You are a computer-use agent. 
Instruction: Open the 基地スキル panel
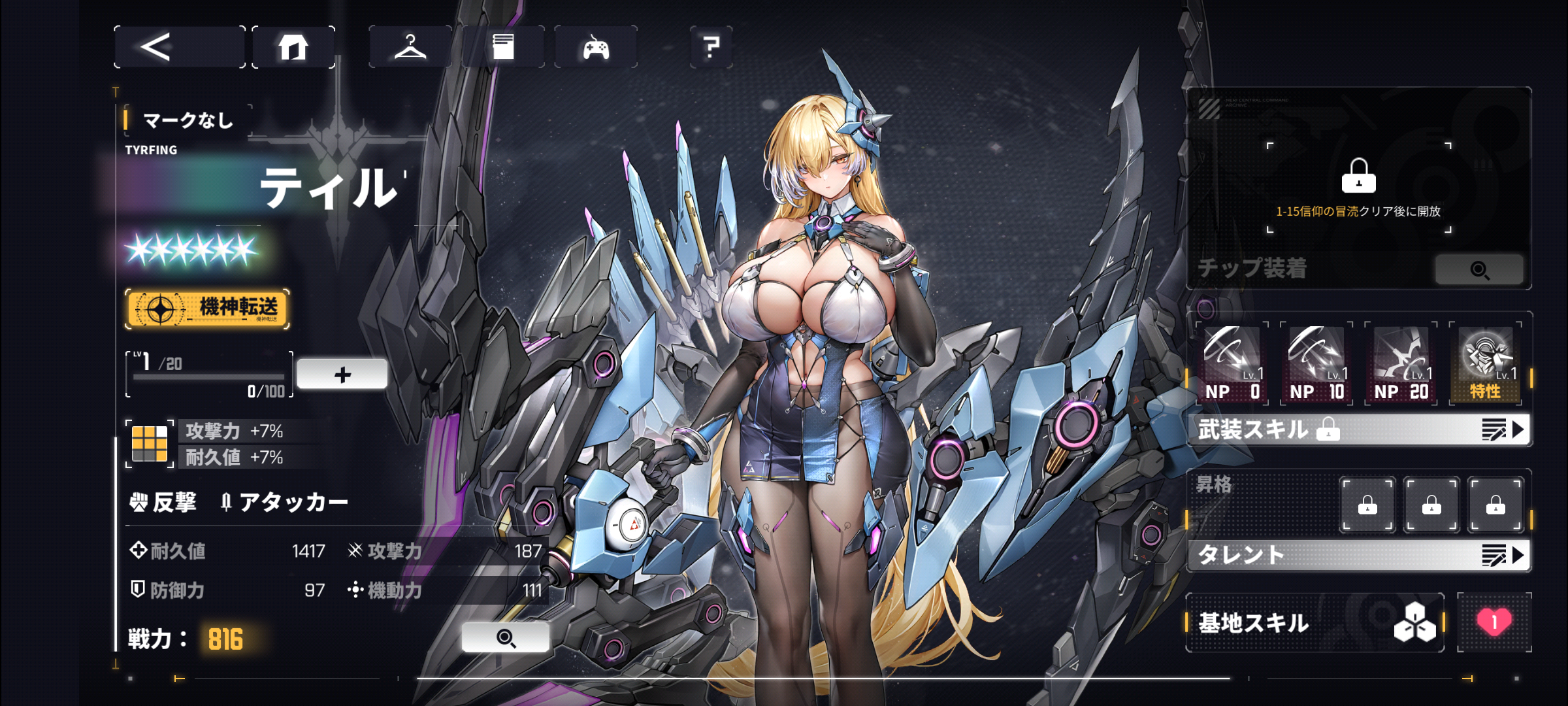click(x=1315, y=622)
